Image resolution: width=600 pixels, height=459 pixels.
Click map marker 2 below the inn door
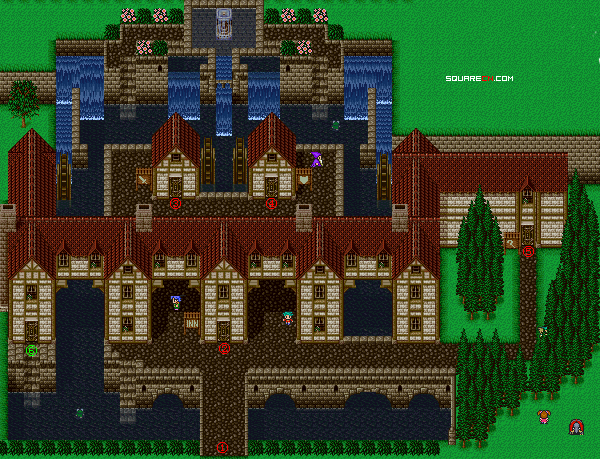[x=224, y=348]
